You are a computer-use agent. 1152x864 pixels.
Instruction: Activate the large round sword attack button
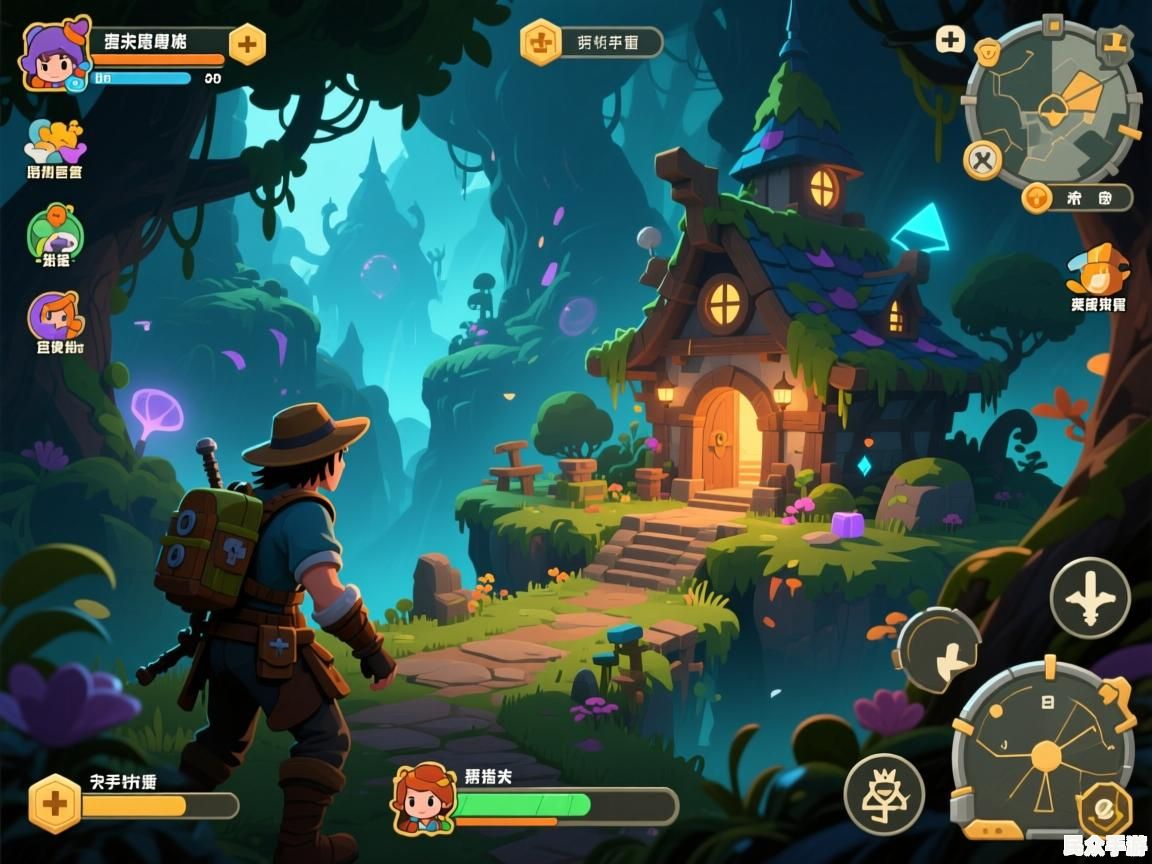[x=1090, y=598]
